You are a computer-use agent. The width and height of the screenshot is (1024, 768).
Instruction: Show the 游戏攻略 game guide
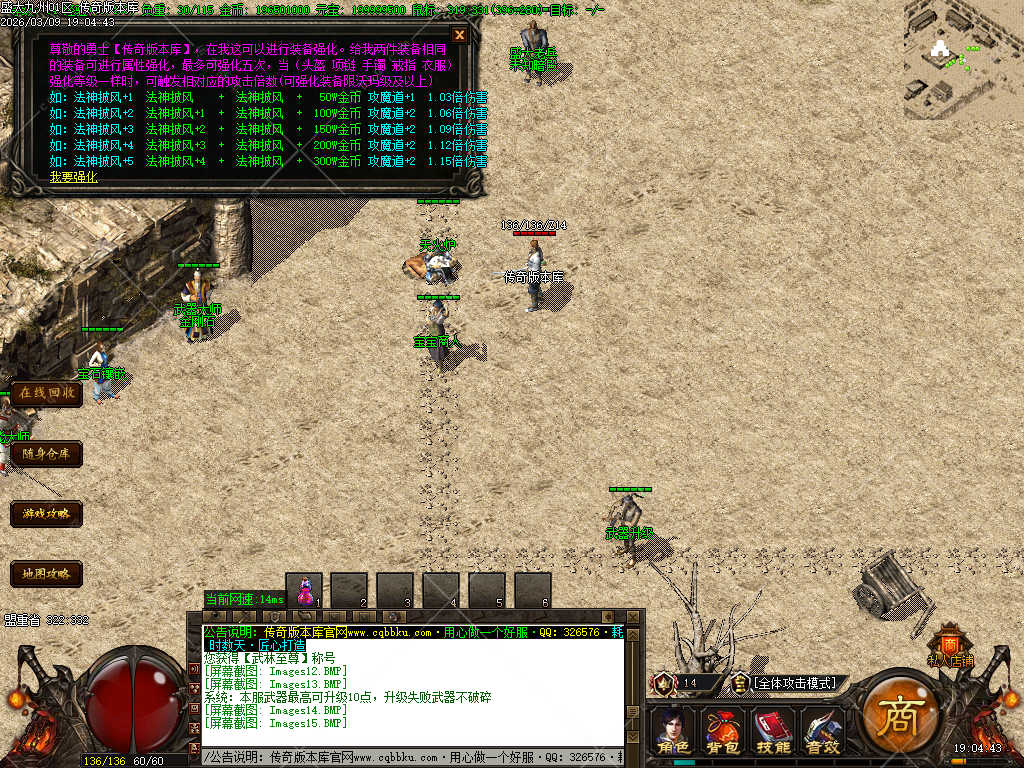(46, 514)
